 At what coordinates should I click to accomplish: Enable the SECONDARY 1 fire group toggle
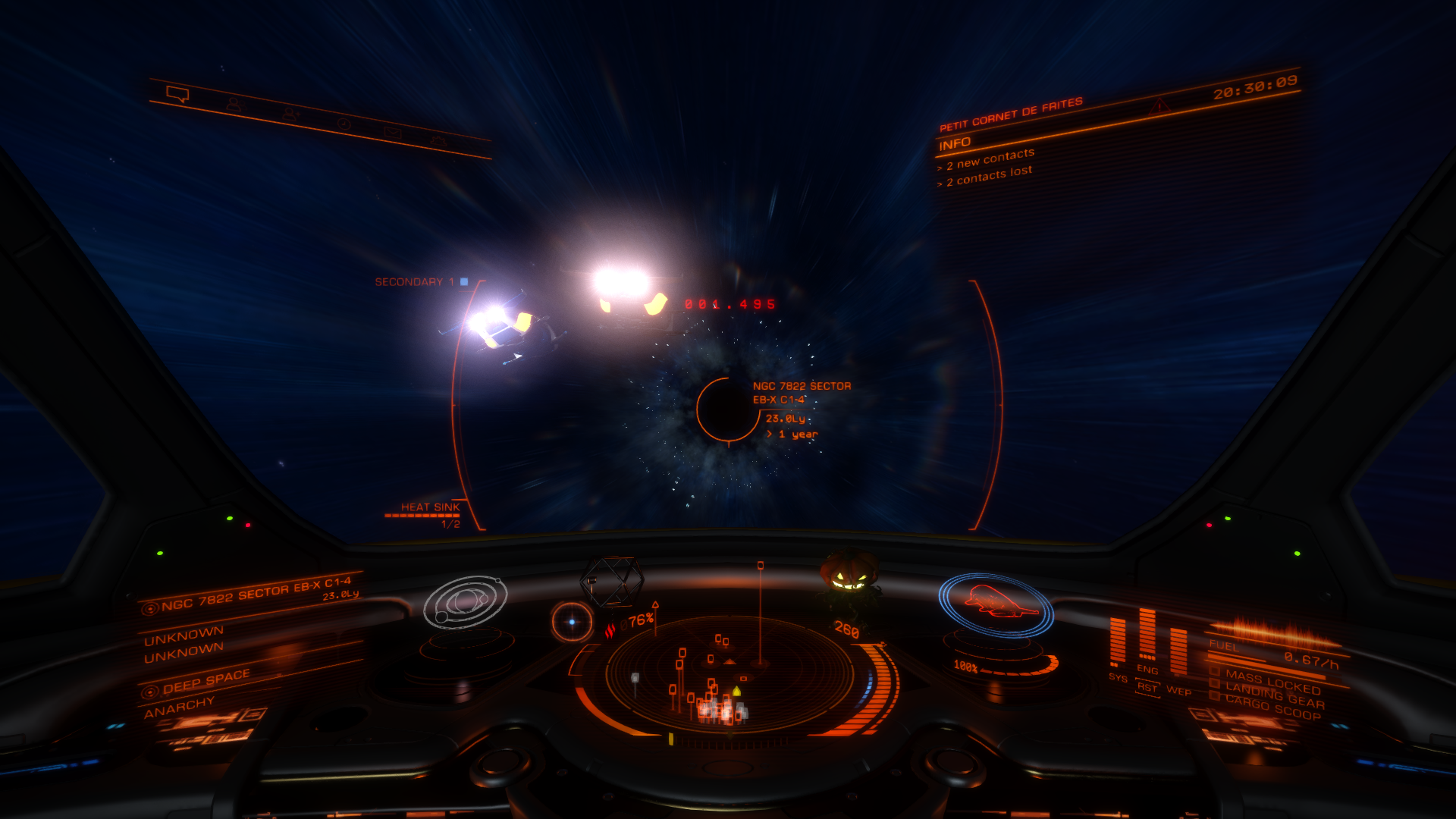tap(465, 280)
